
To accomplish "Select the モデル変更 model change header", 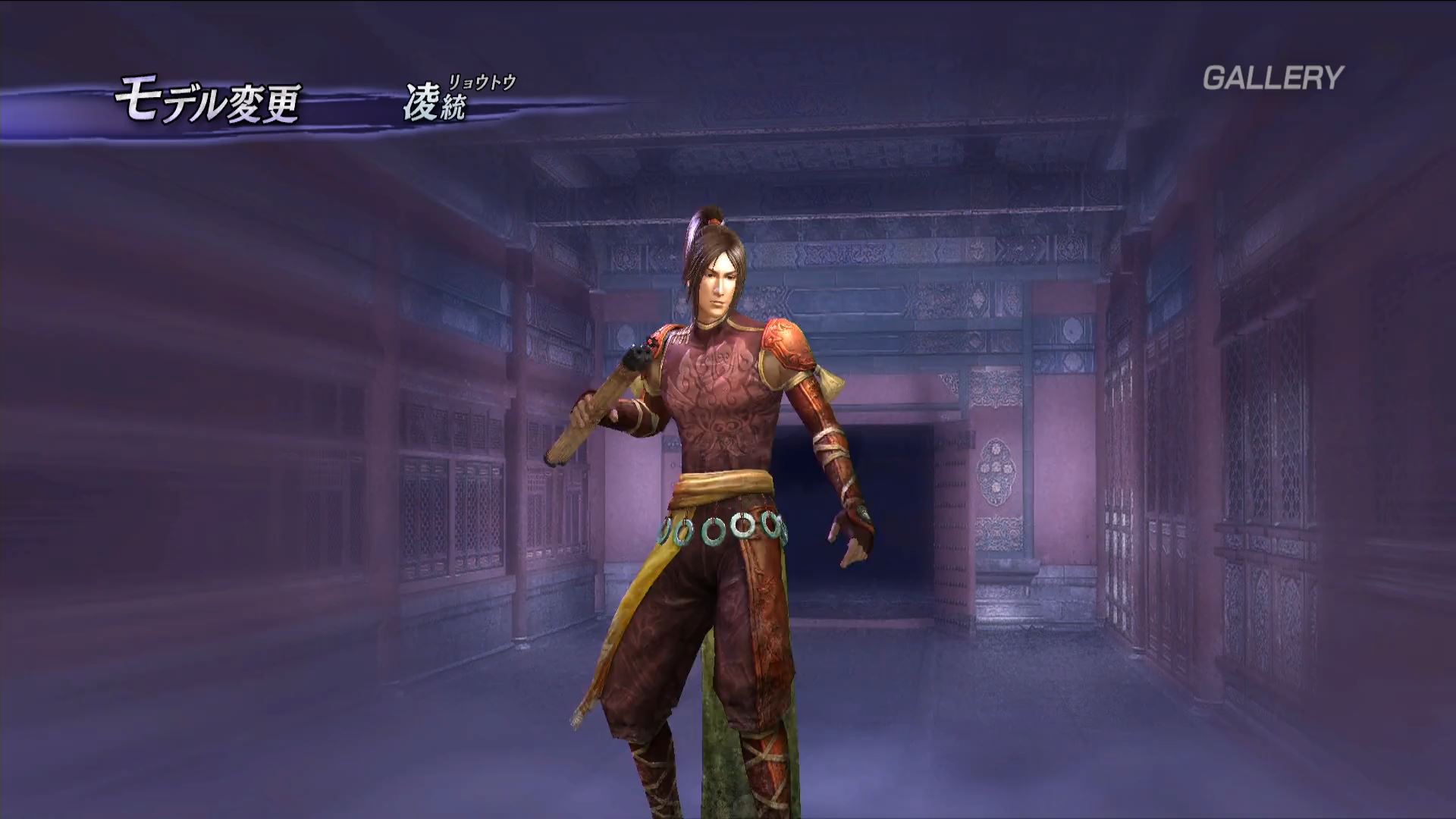I will [207, 103].
